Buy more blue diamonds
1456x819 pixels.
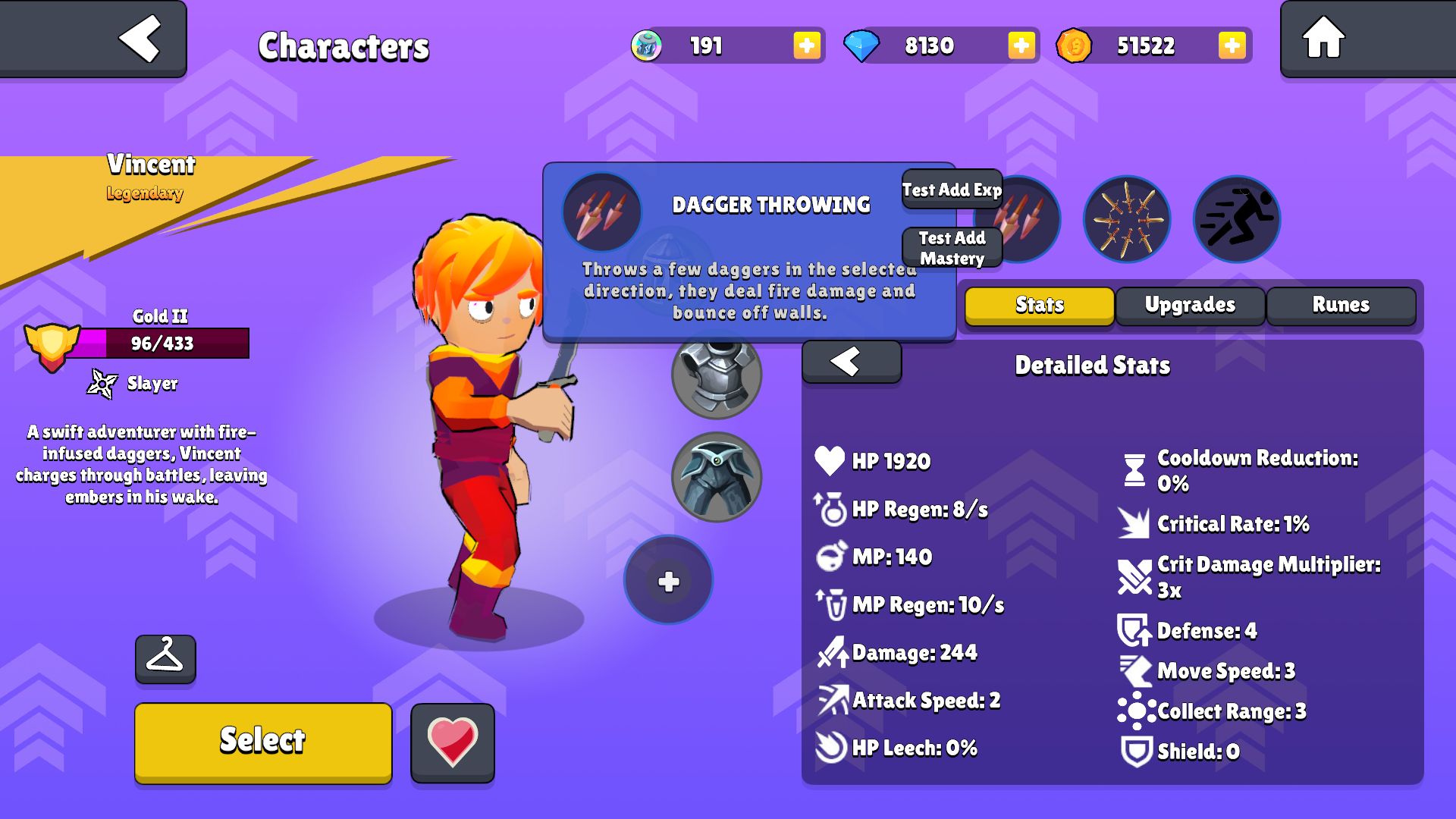click(x=1021, y=45)
